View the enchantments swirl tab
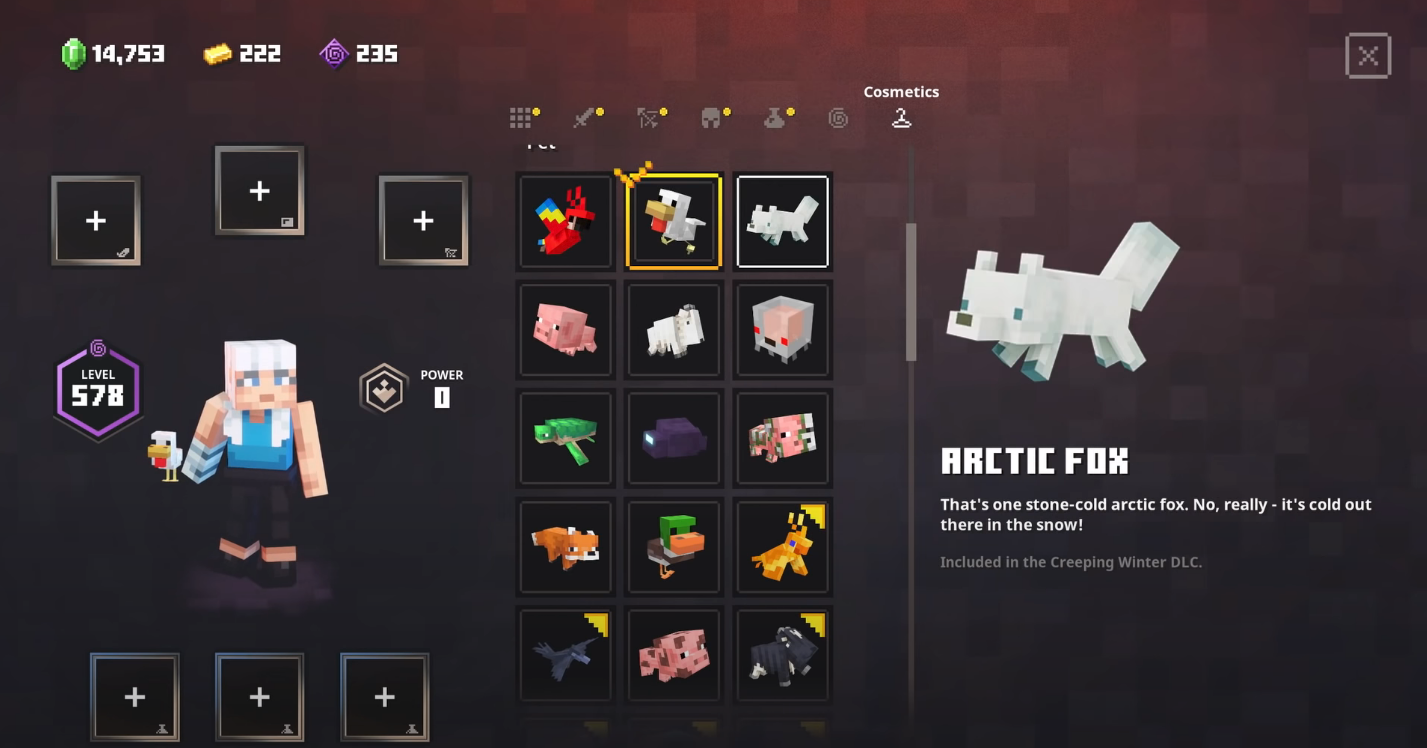 click(x=838, y=118)
